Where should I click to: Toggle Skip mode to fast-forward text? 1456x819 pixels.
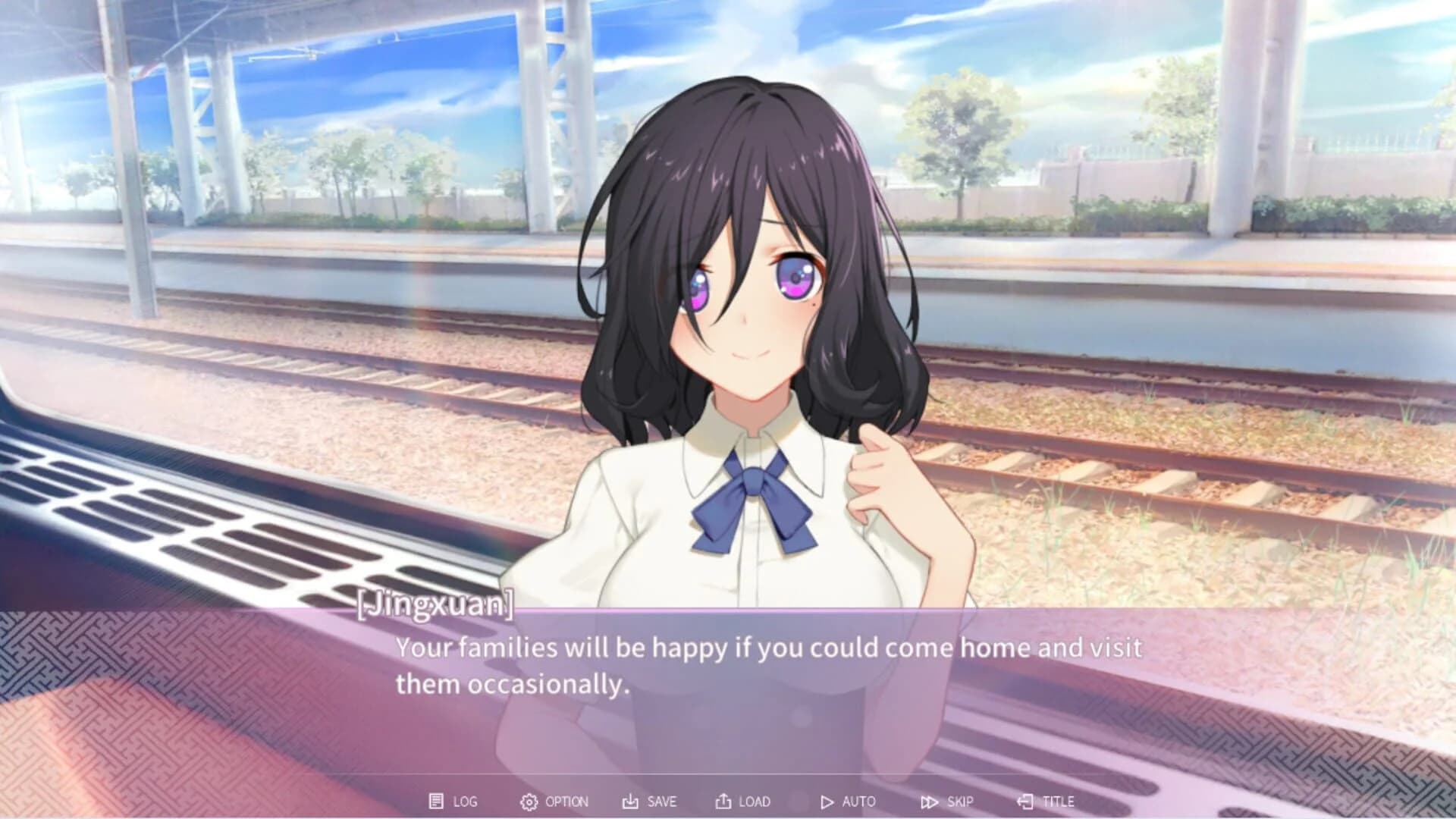click(950, 801)
